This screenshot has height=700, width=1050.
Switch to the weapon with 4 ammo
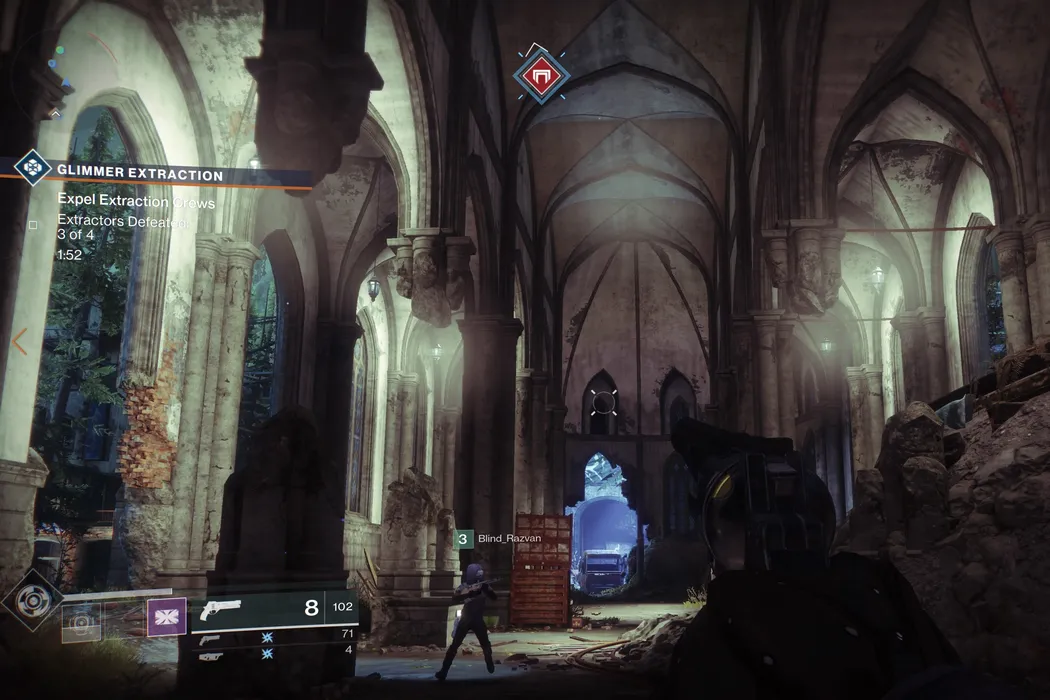pos(210,655)
